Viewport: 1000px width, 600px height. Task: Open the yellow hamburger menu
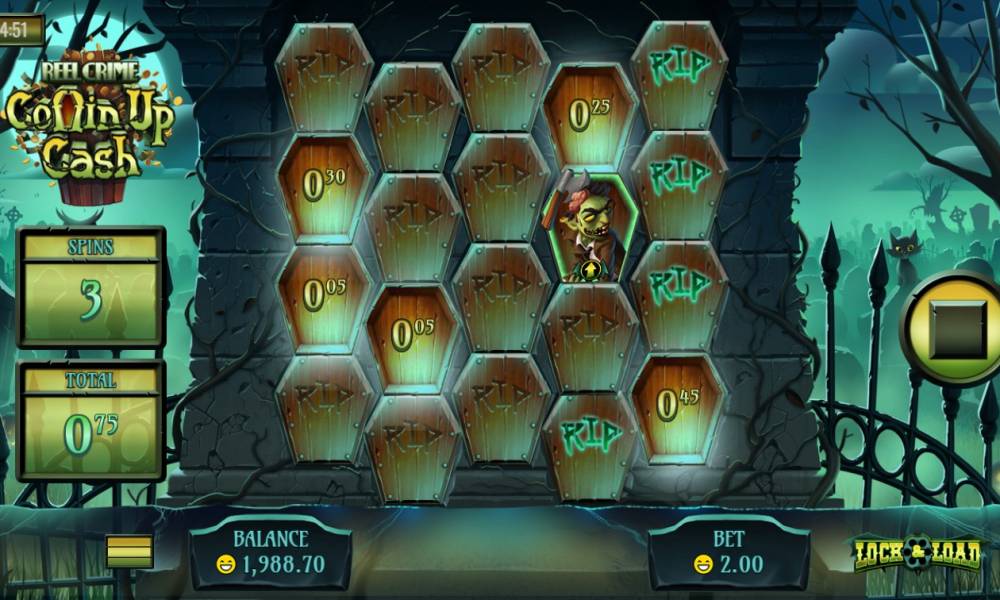click(130, 551)
